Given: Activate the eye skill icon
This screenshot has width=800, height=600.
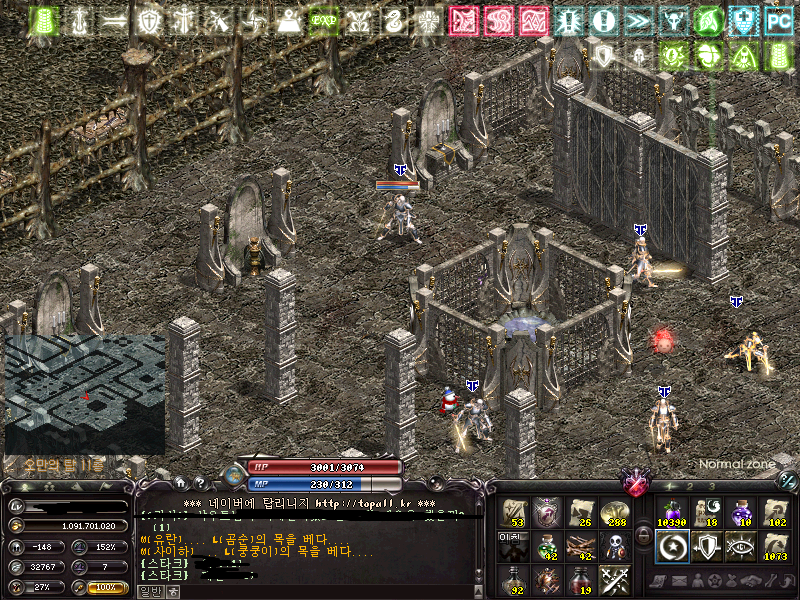Looking at the screenshot, I should 741,546.
